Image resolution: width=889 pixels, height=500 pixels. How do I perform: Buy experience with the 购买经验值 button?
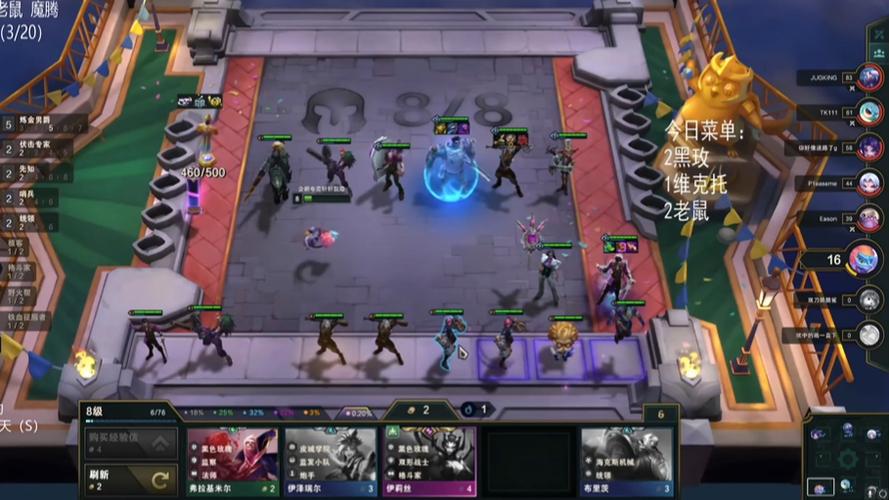point(132,442)
